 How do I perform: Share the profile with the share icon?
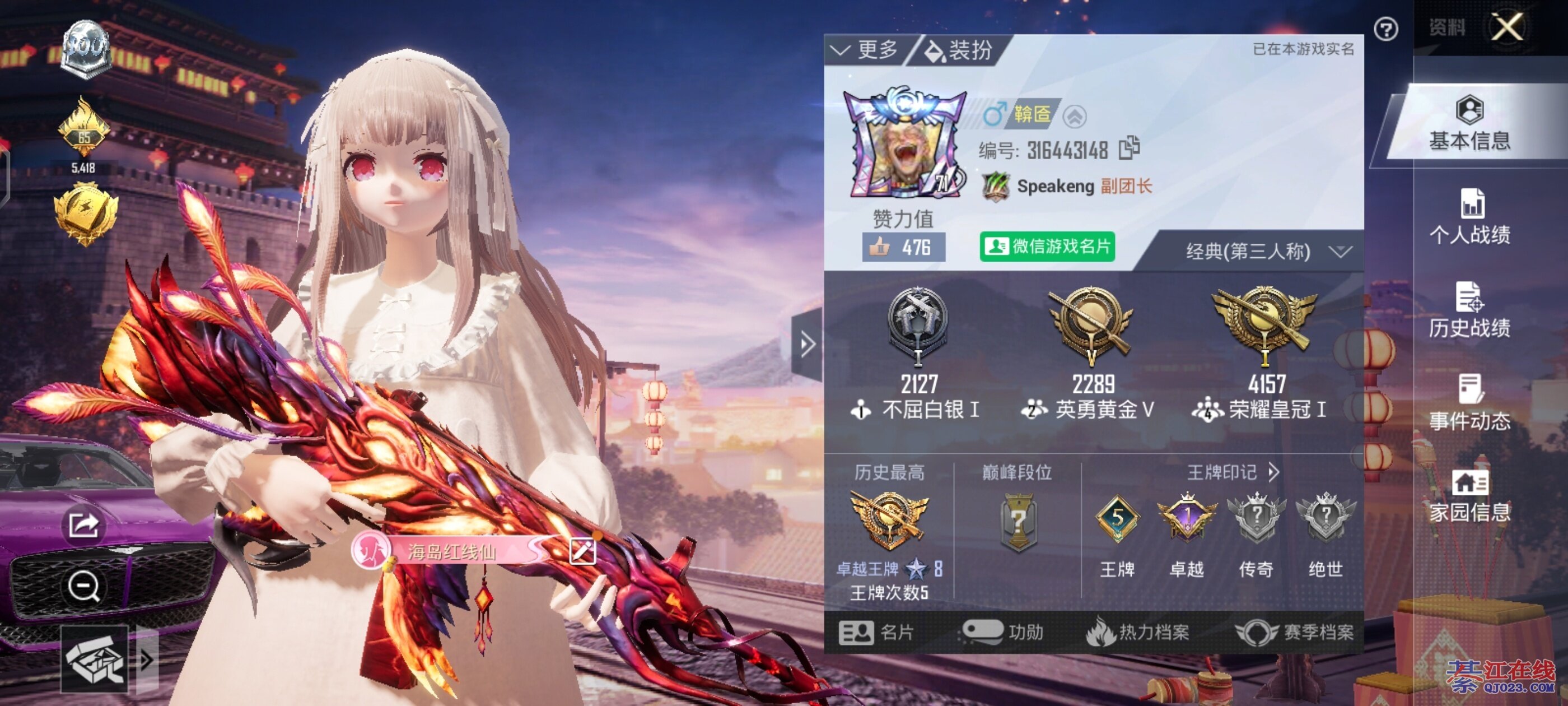coord(83,525)
